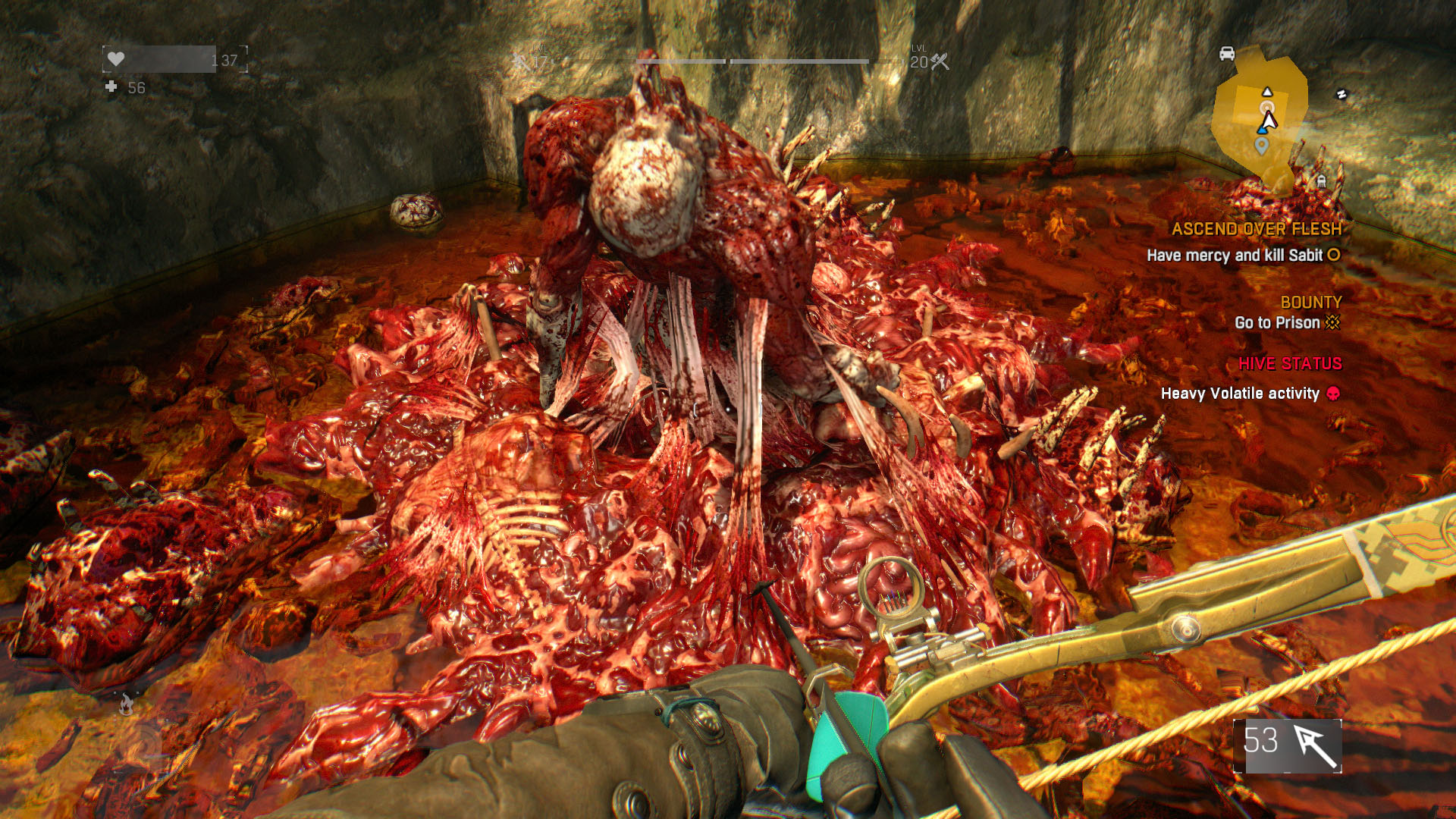
Task: Open the Bounty Go to Prison objective
Action: pos(1287,322)
